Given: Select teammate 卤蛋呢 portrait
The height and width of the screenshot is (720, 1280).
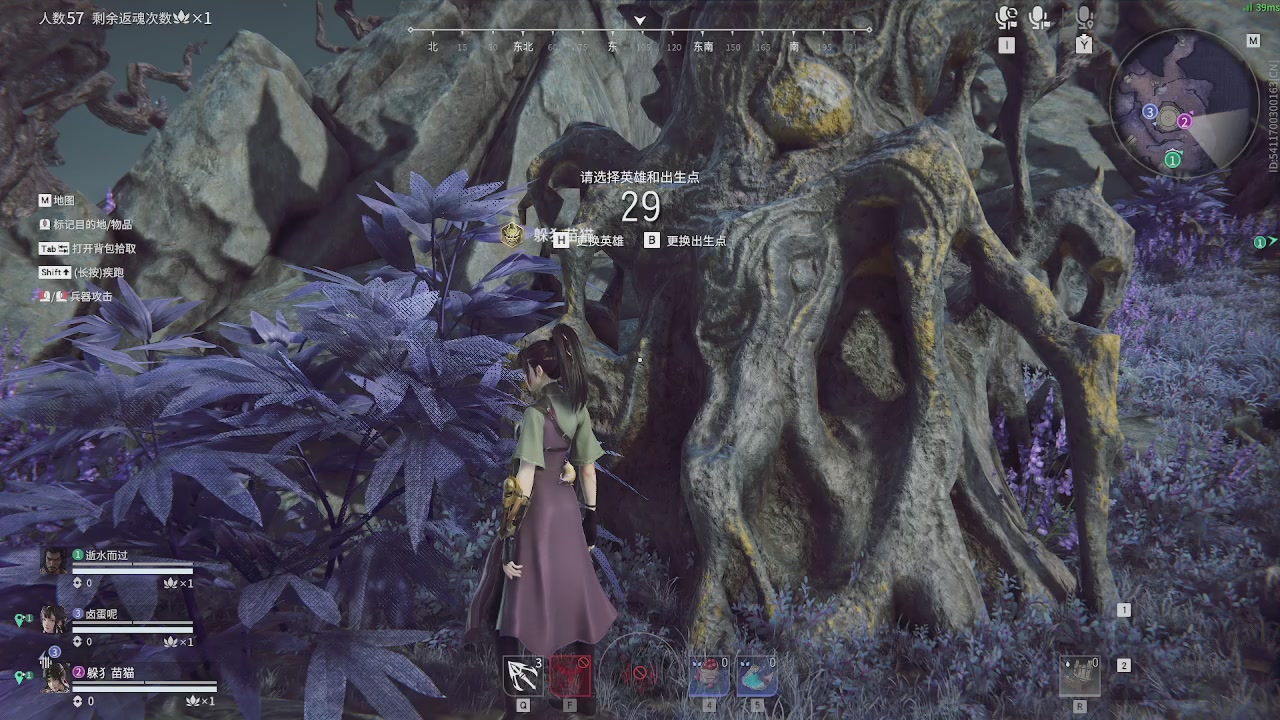Looking at the screenshot, I should click(x=53, y=620).
